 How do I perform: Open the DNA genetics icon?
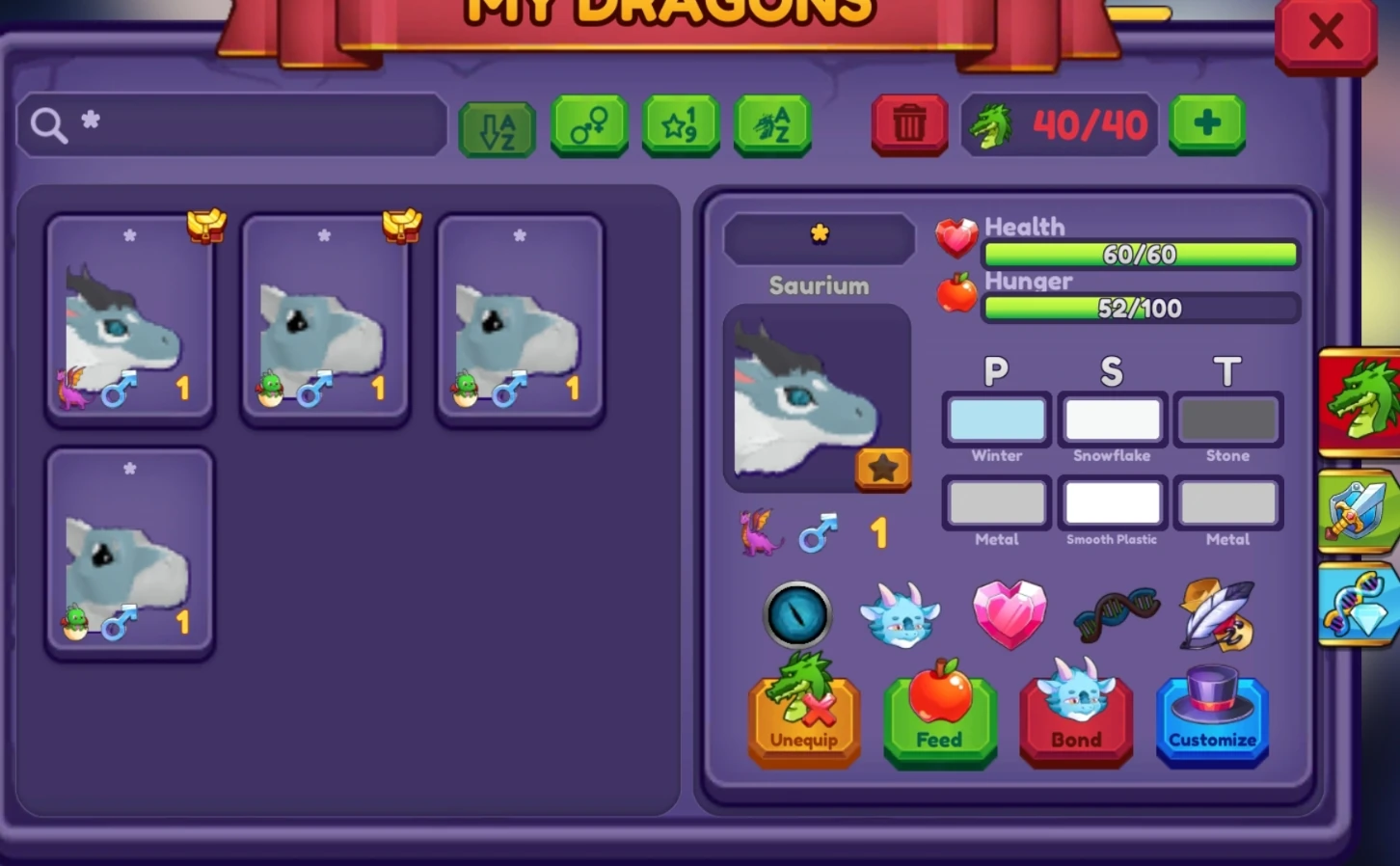coord(1115,614)
